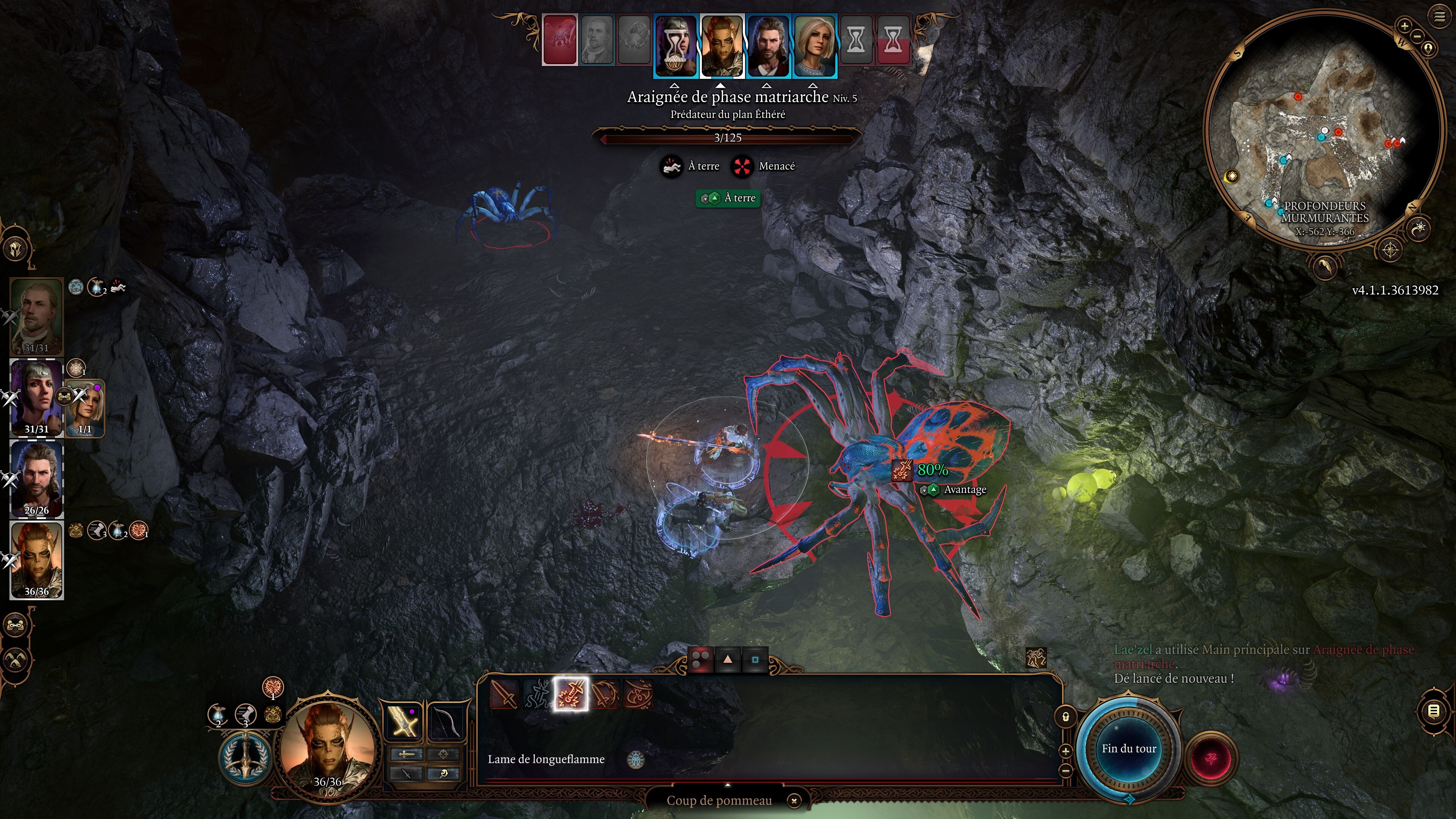This screenshot has height=819, width=1456.
Task: Cancel the Coup de pommeau action
Action: click(x=794, y=800)
